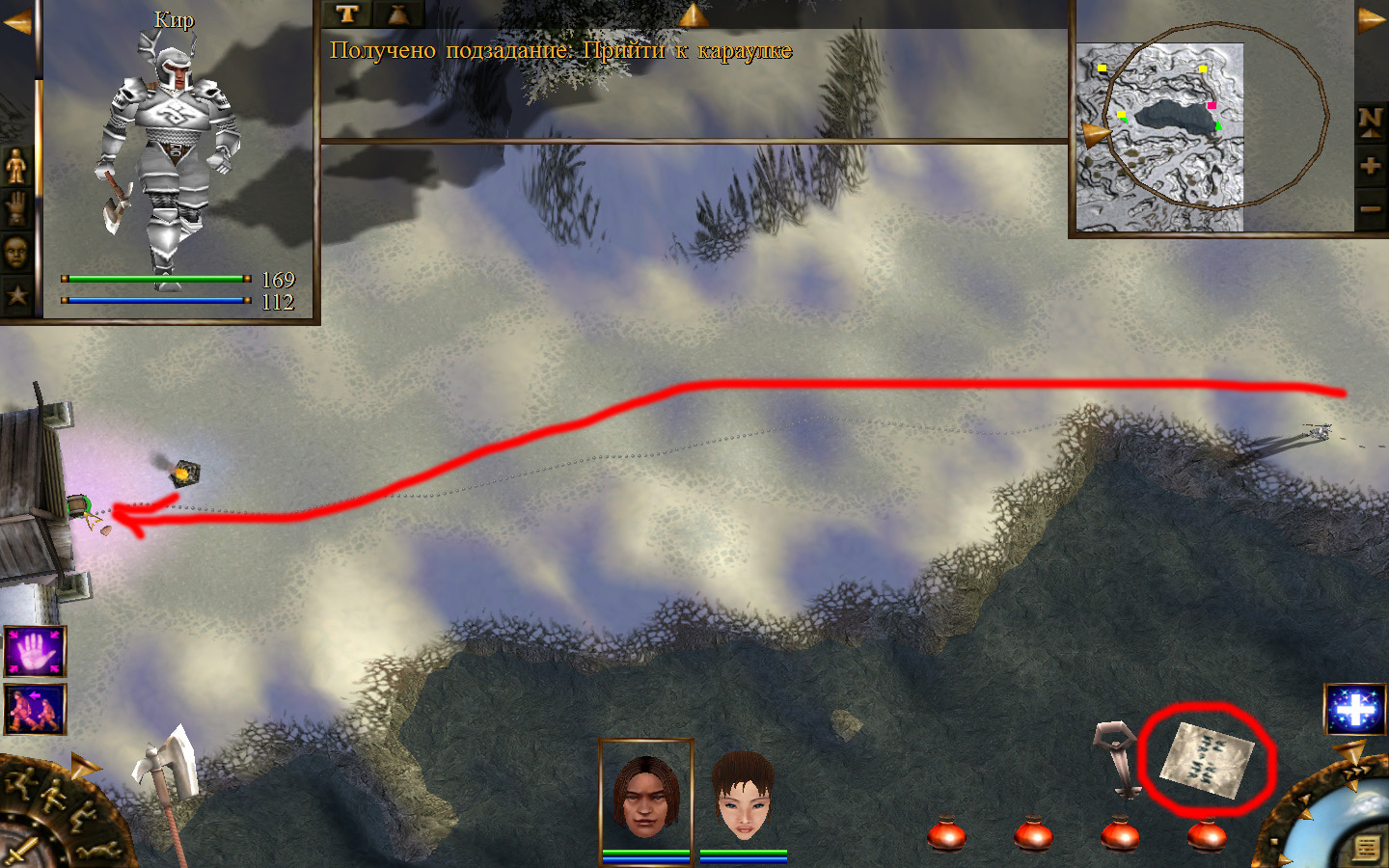1389x868 pixels.
Task: Zoom in the minimap with plus
Action: point(1371,166)
